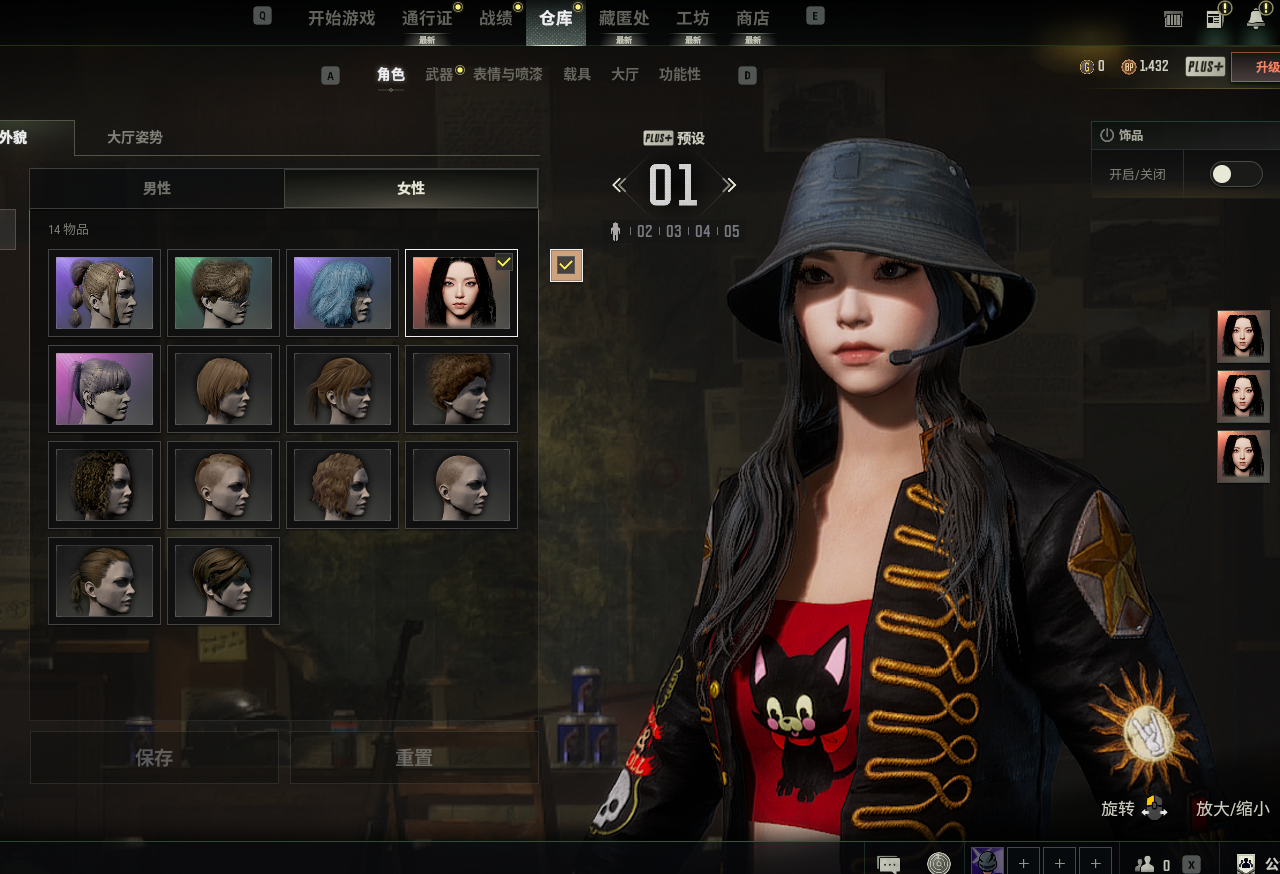Pick the purple ponytail with bangs hairstyle
Image resolution: width=1280 pixels, height=874 pixels.
[104, 389]
